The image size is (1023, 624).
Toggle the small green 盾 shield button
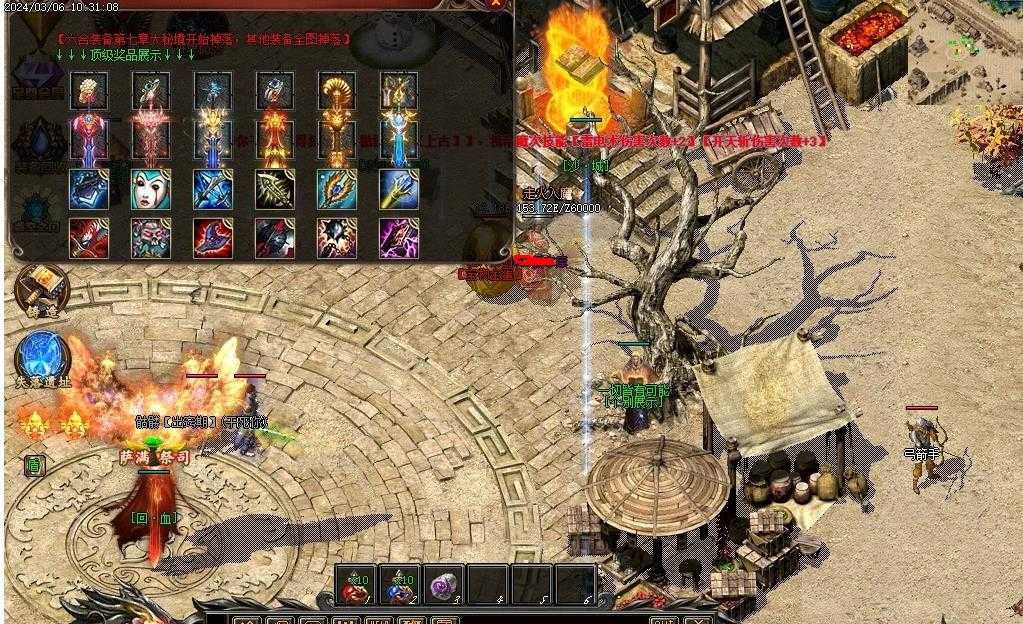click(x=34, y=465)
